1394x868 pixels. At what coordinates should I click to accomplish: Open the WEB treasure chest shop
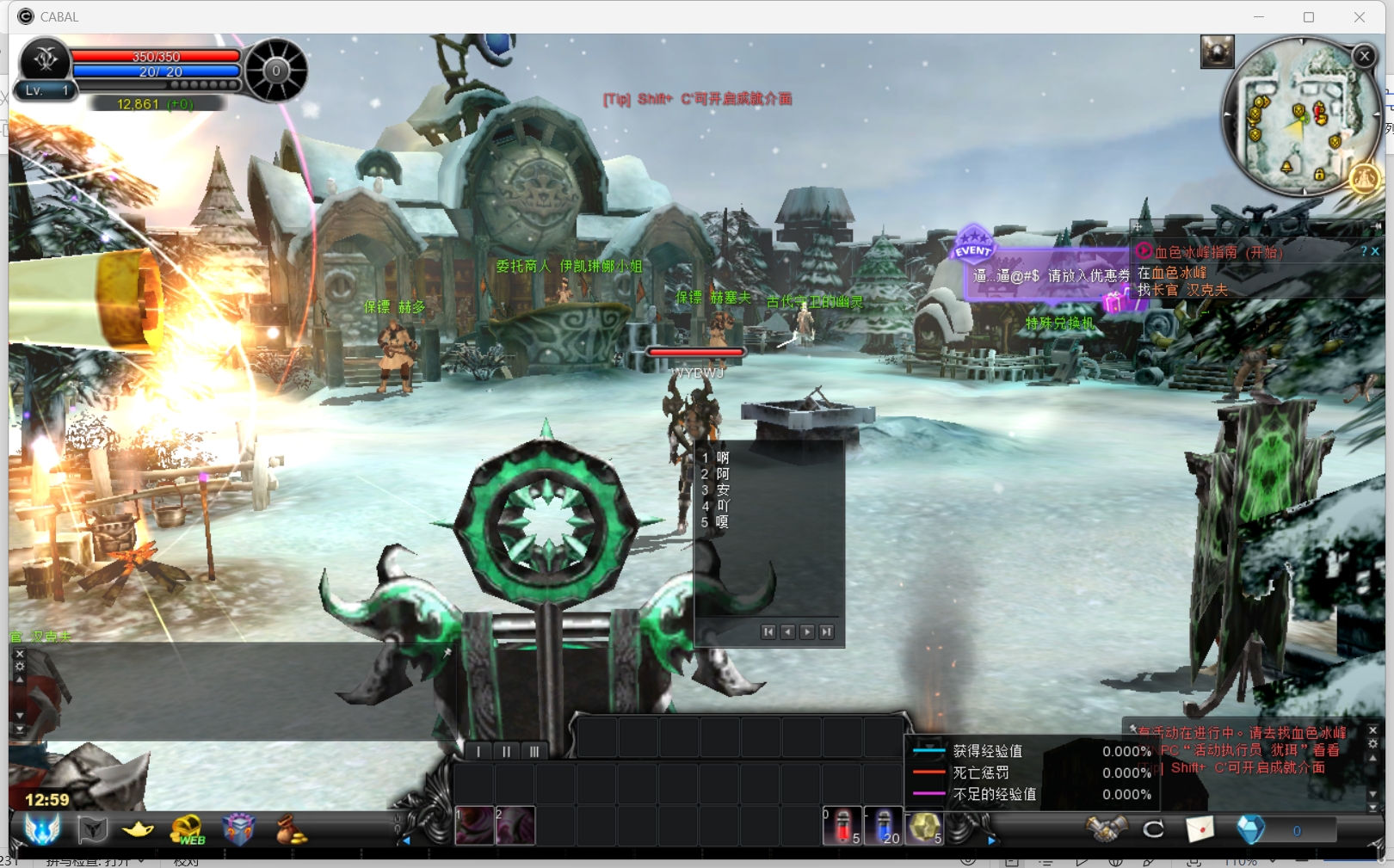188,830
